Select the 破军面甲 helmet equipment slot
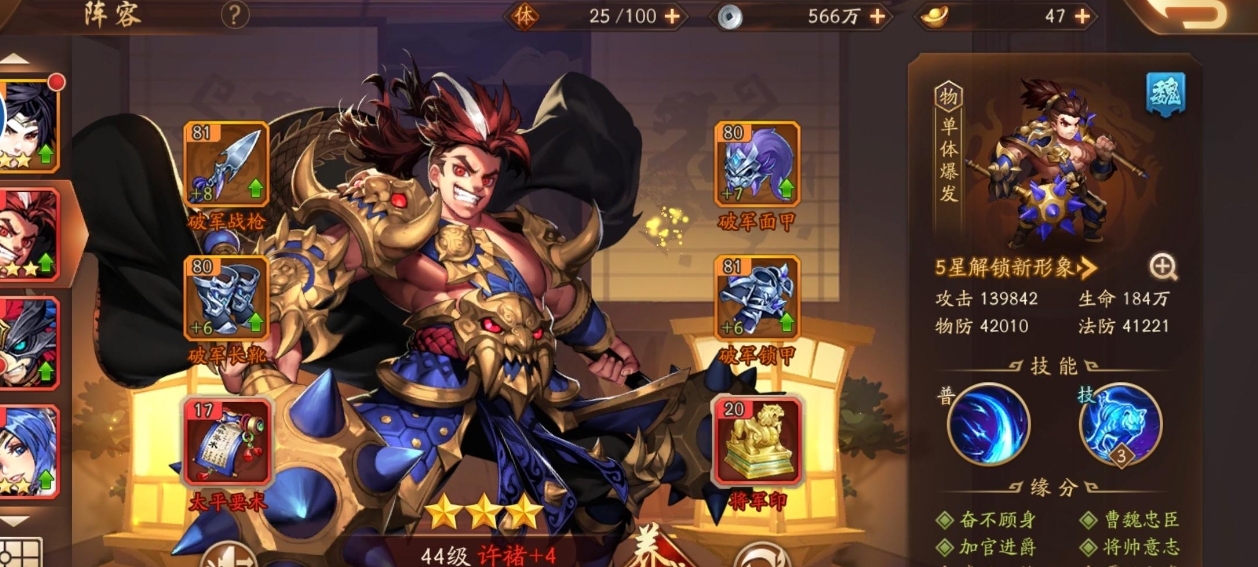The width and height of the screenshot is (1258, 567). point(757,164)
